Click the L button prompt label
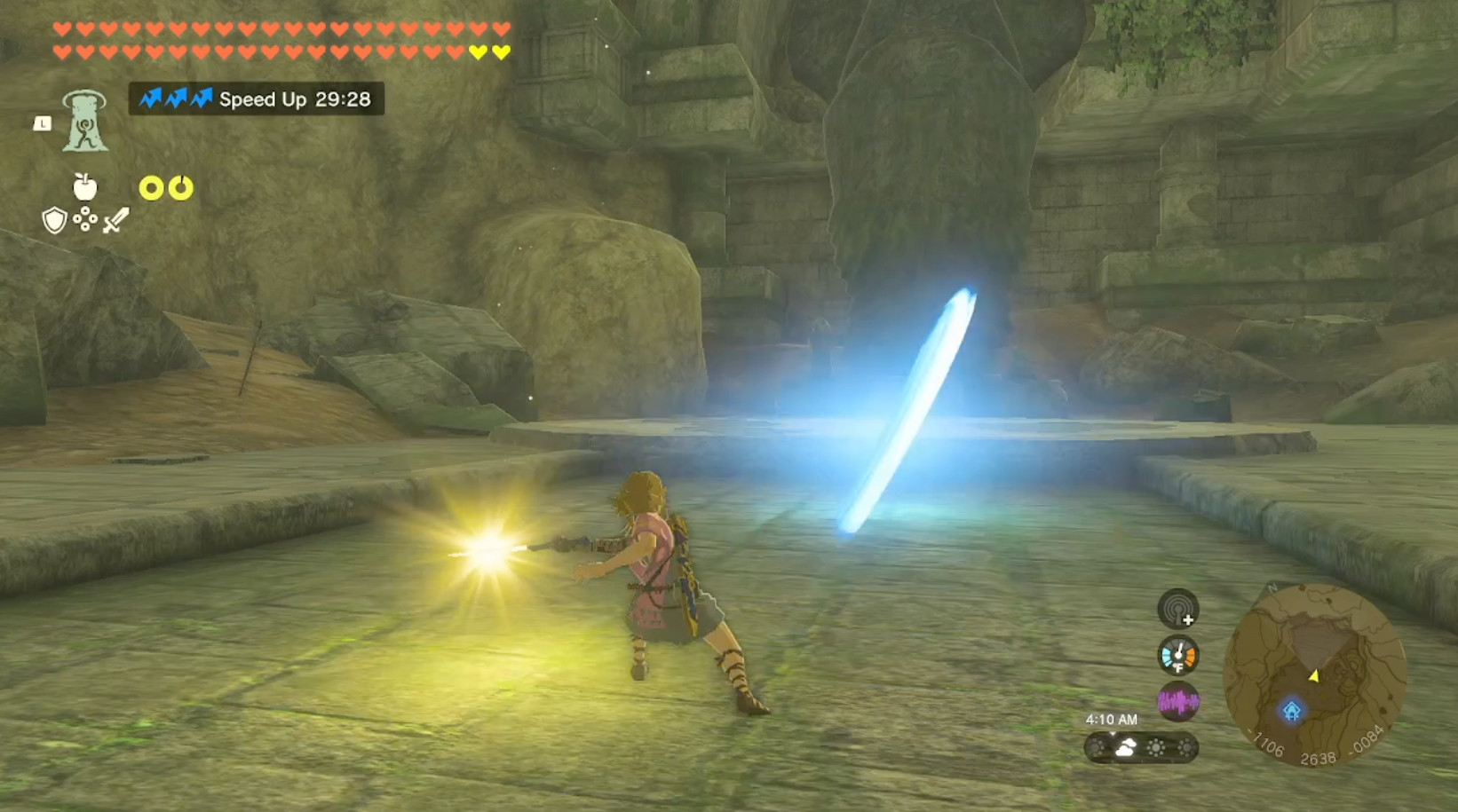 pyautogui.click(x=43, y=124)
